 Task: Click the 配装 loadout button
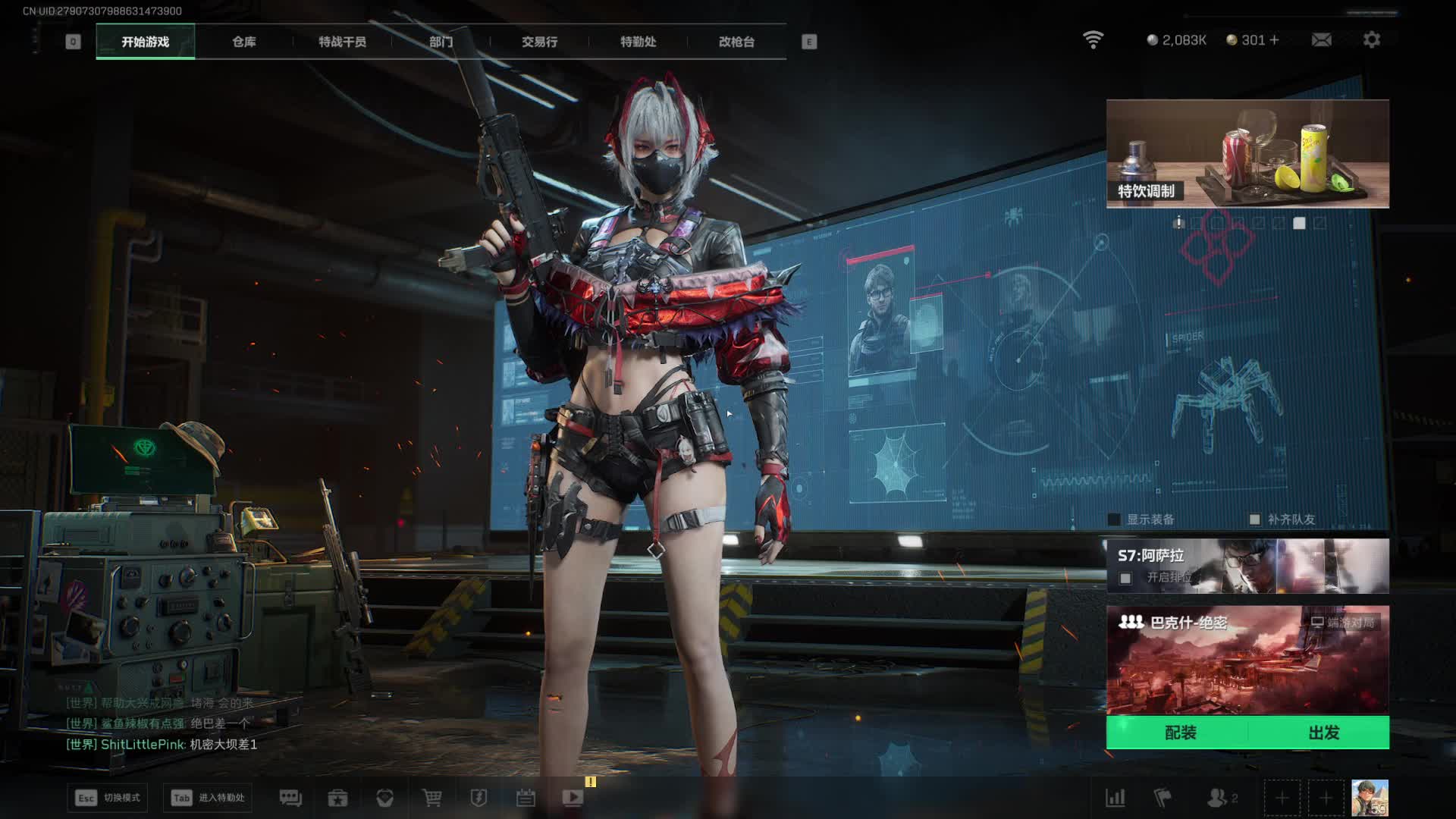tap(1180, 733)
